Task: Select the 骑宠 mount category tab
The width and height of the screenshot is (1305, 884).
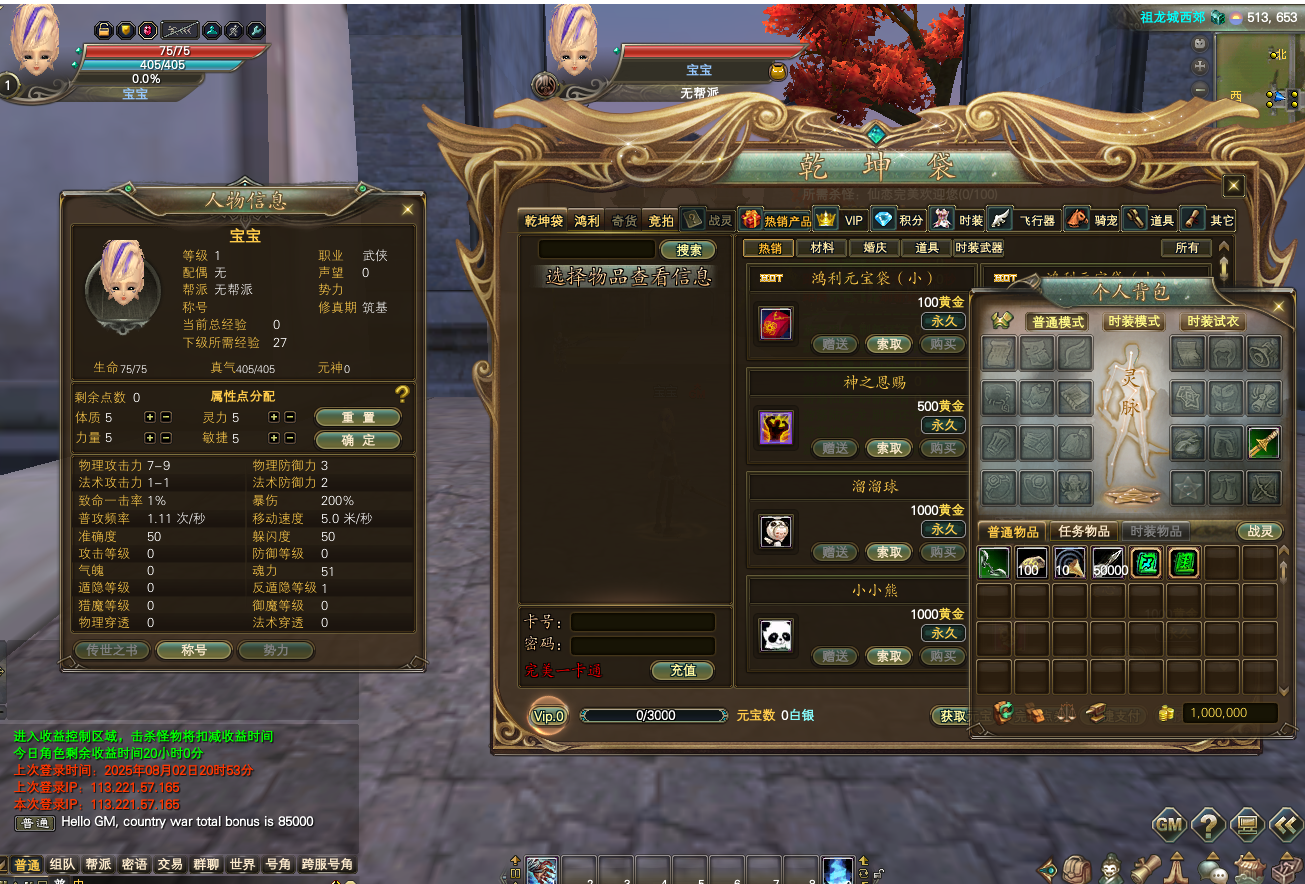Action: 1090,220
